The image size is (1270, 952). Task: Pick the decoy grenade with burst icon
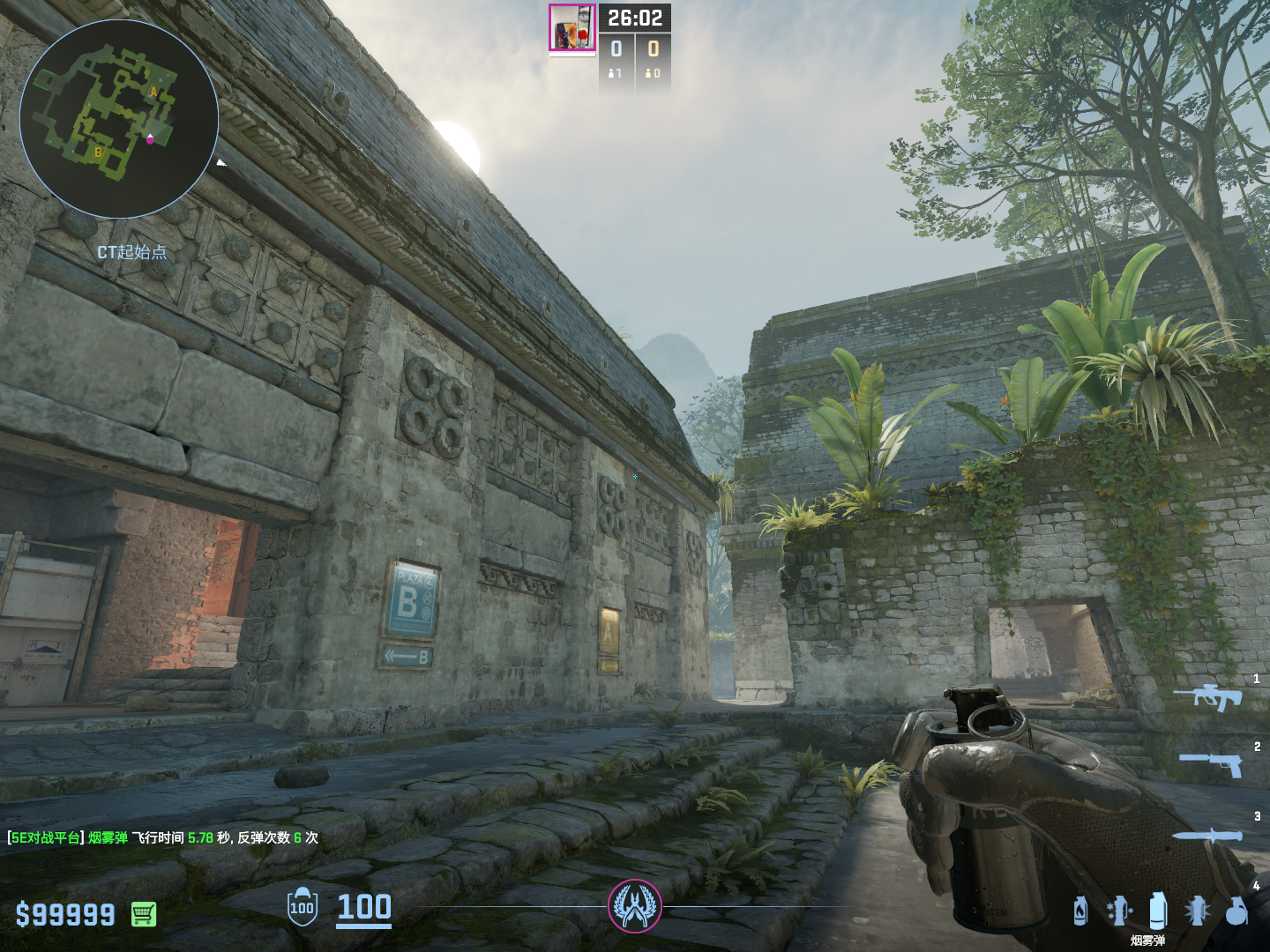(1197, 911)
